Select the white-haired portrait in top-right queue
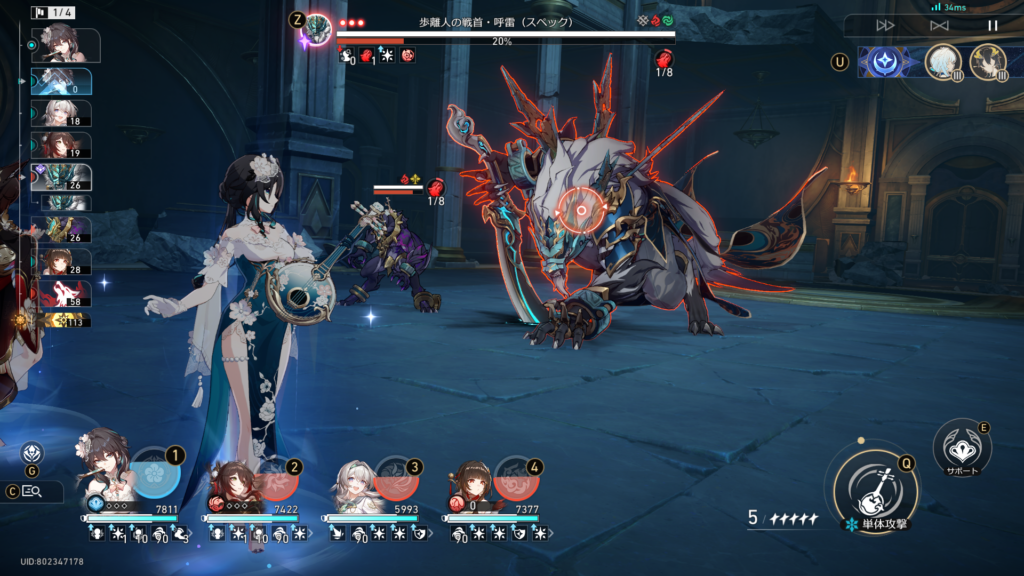The width and height of the screenshot is (1024, 576). coord(941,62)
